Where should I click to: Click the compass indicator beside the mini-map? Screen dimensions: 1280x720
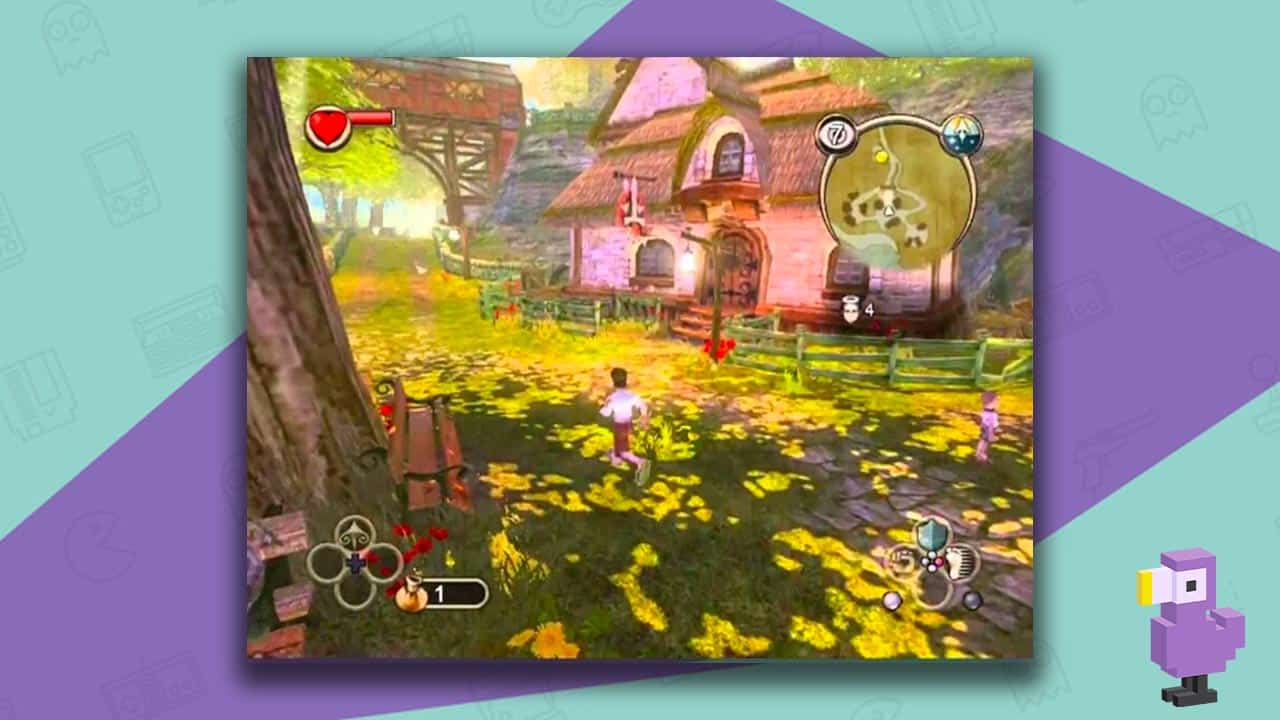(960, 135)
